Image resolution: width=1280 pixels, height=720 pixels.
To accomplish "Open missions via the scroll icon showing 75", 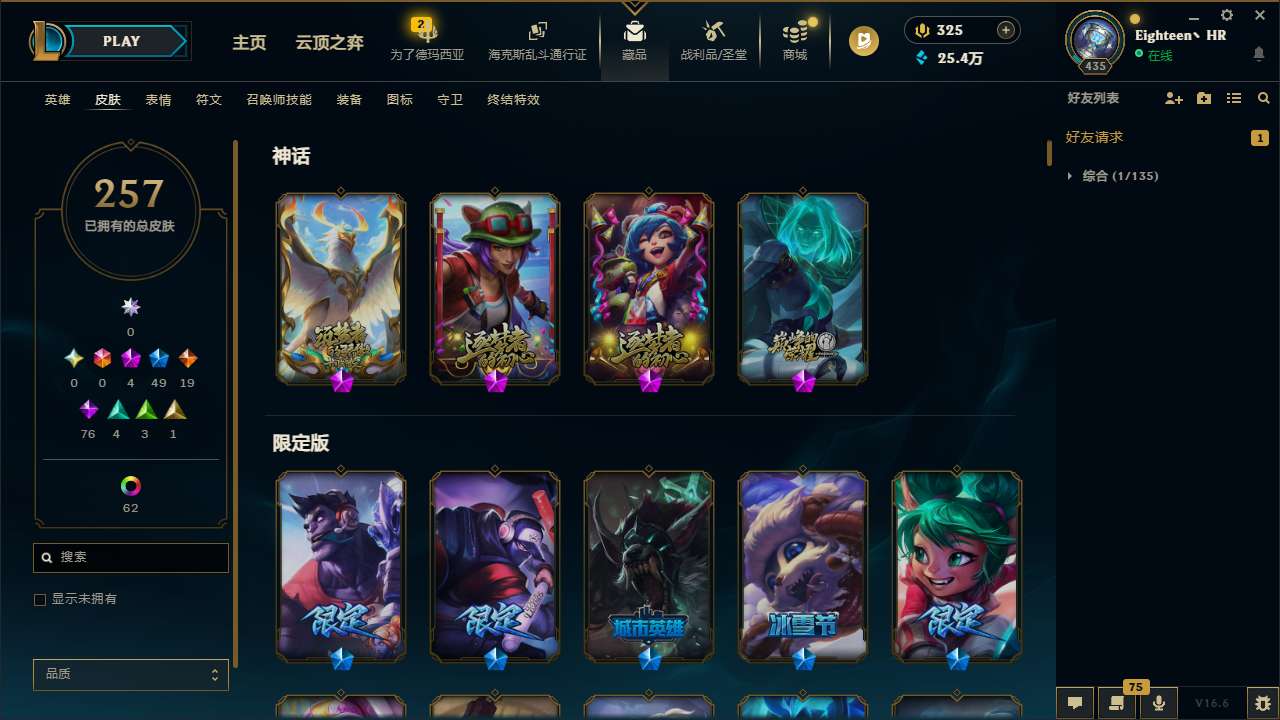I will coord(1117,702).
